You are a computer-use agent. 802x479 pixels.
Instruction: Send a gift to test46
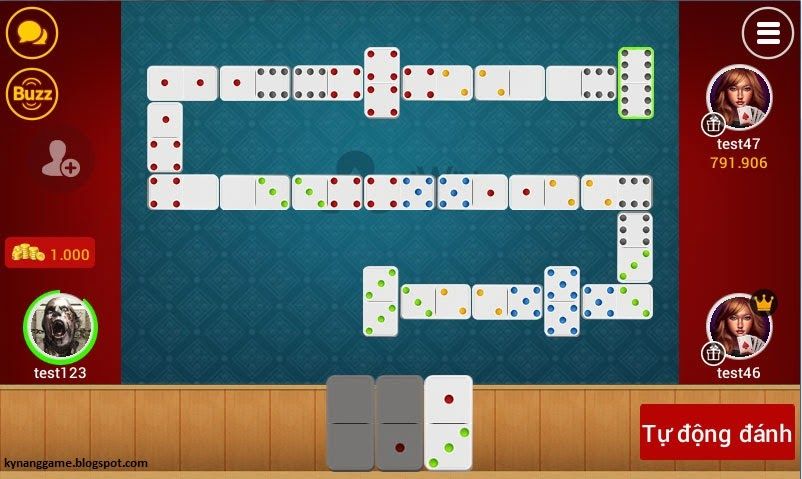click(713, 353)
